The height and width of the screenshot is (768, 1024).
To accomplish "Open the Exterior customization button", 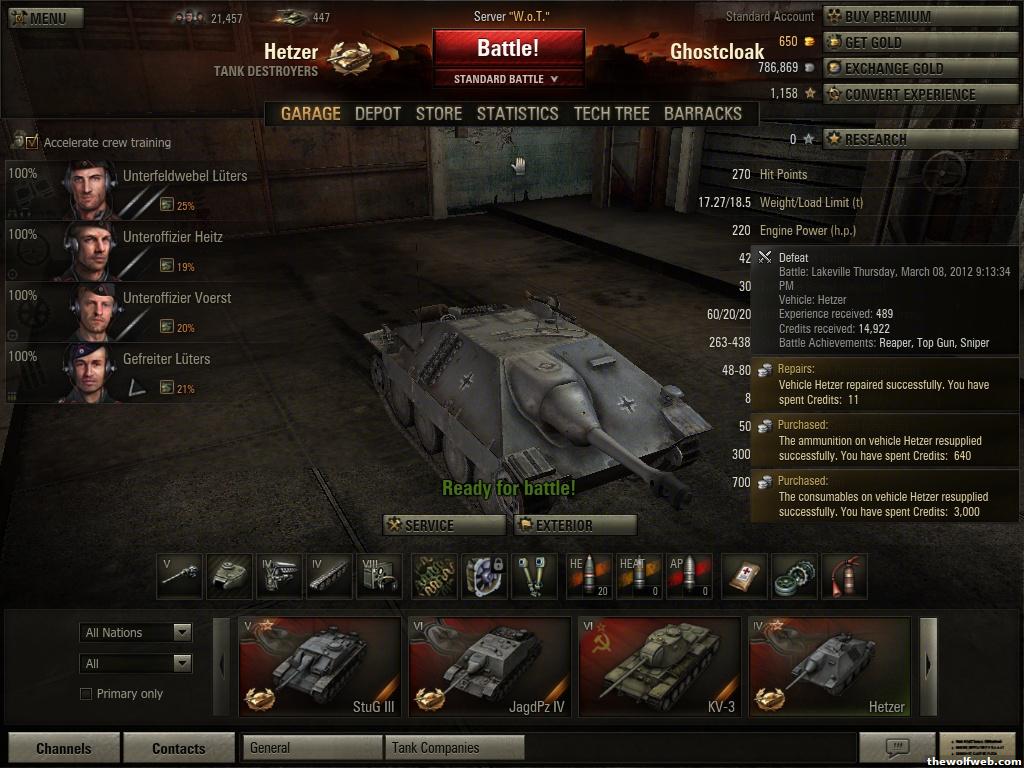I will pos(575,525).
